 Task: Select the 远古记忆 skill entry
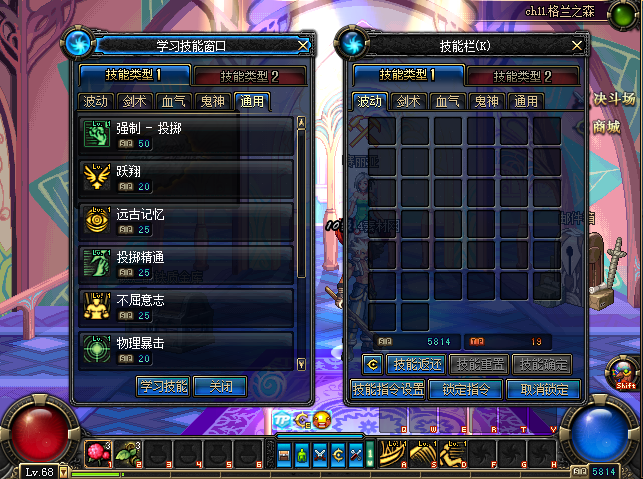tap(186, 221)
